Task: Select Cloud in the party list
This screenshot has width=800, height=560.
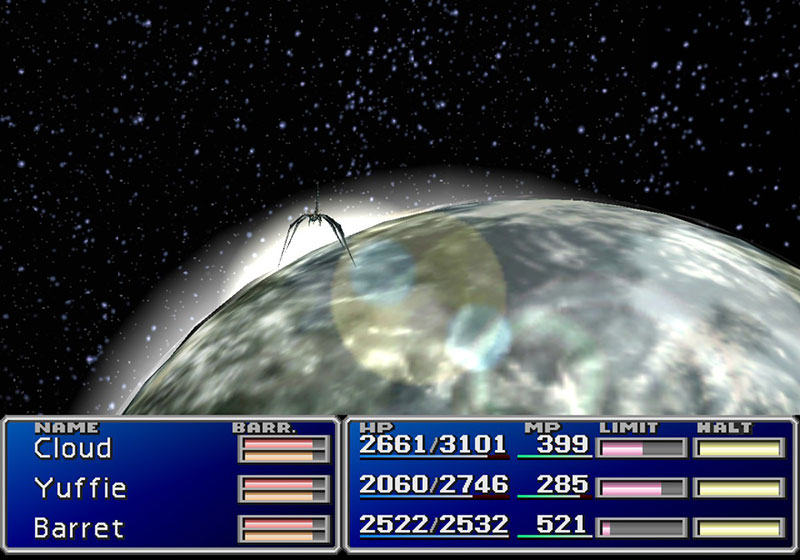Action: click(73, 448)
